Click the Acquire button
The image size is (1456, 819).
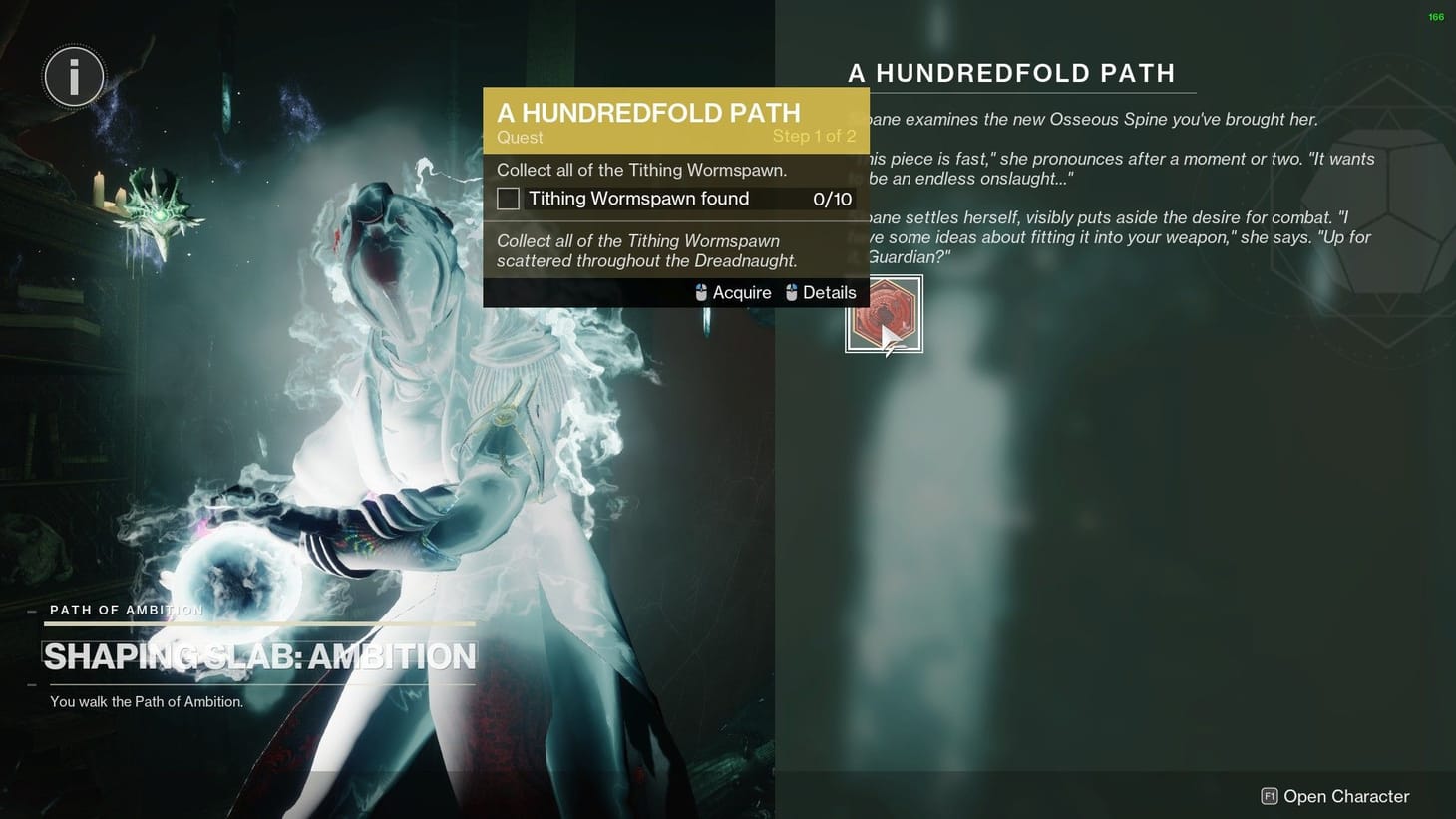741,292
